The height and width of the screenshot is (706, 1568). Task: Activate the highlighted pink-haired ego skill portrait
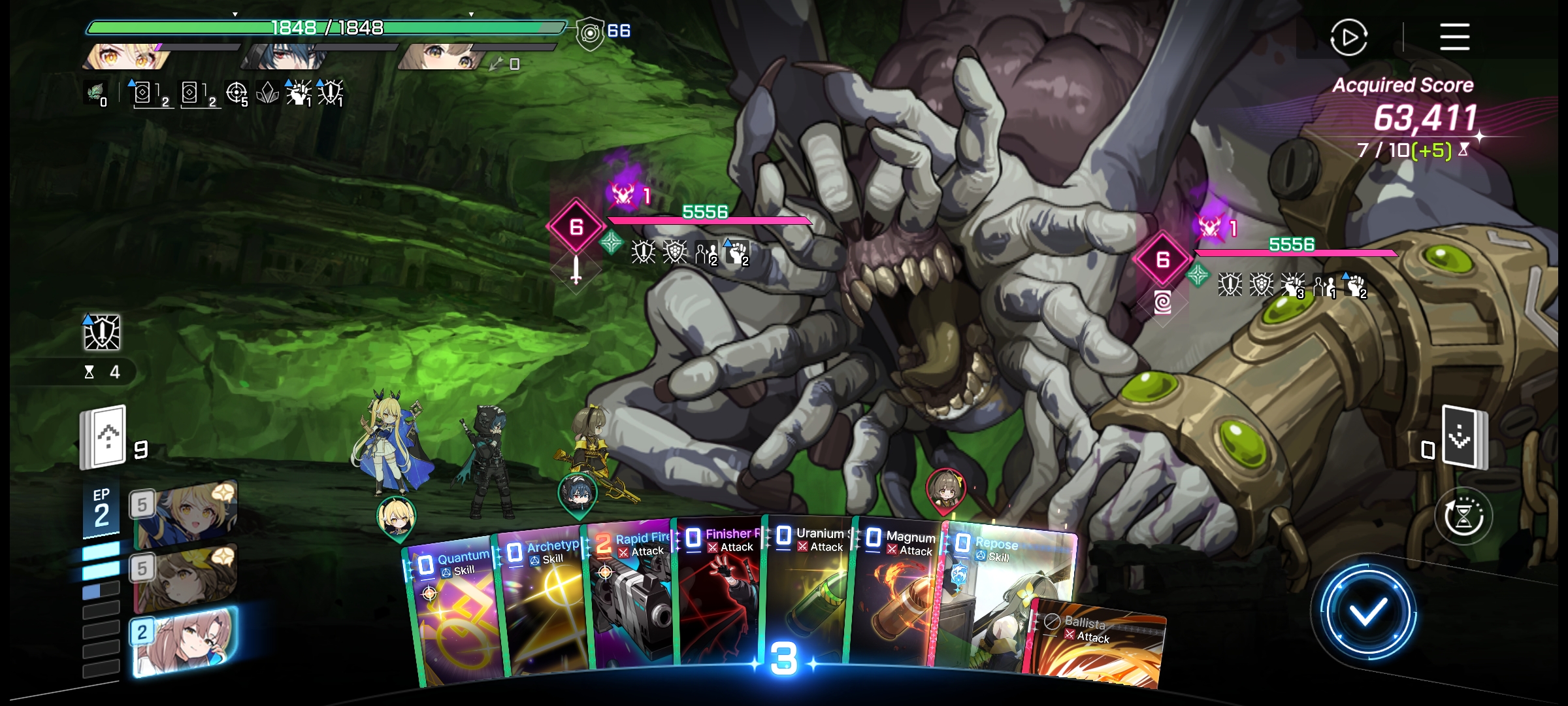pyautogui.click(x=184, y=641)
